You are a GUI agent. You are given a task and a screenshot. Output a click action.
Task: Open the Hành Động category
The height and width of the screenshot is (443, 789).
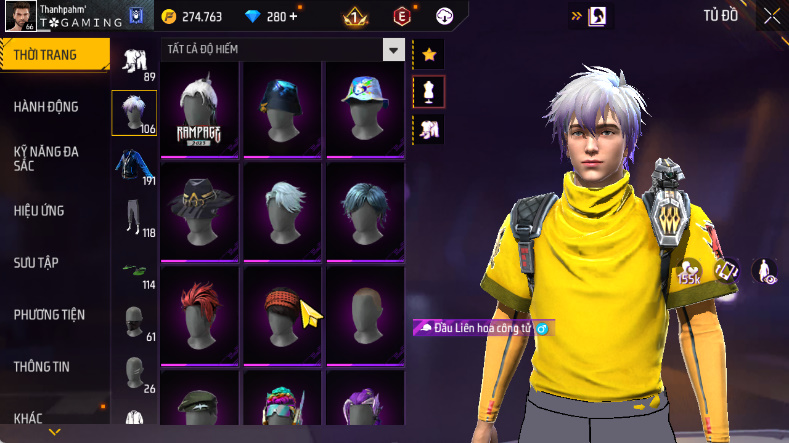pos(46,107)
